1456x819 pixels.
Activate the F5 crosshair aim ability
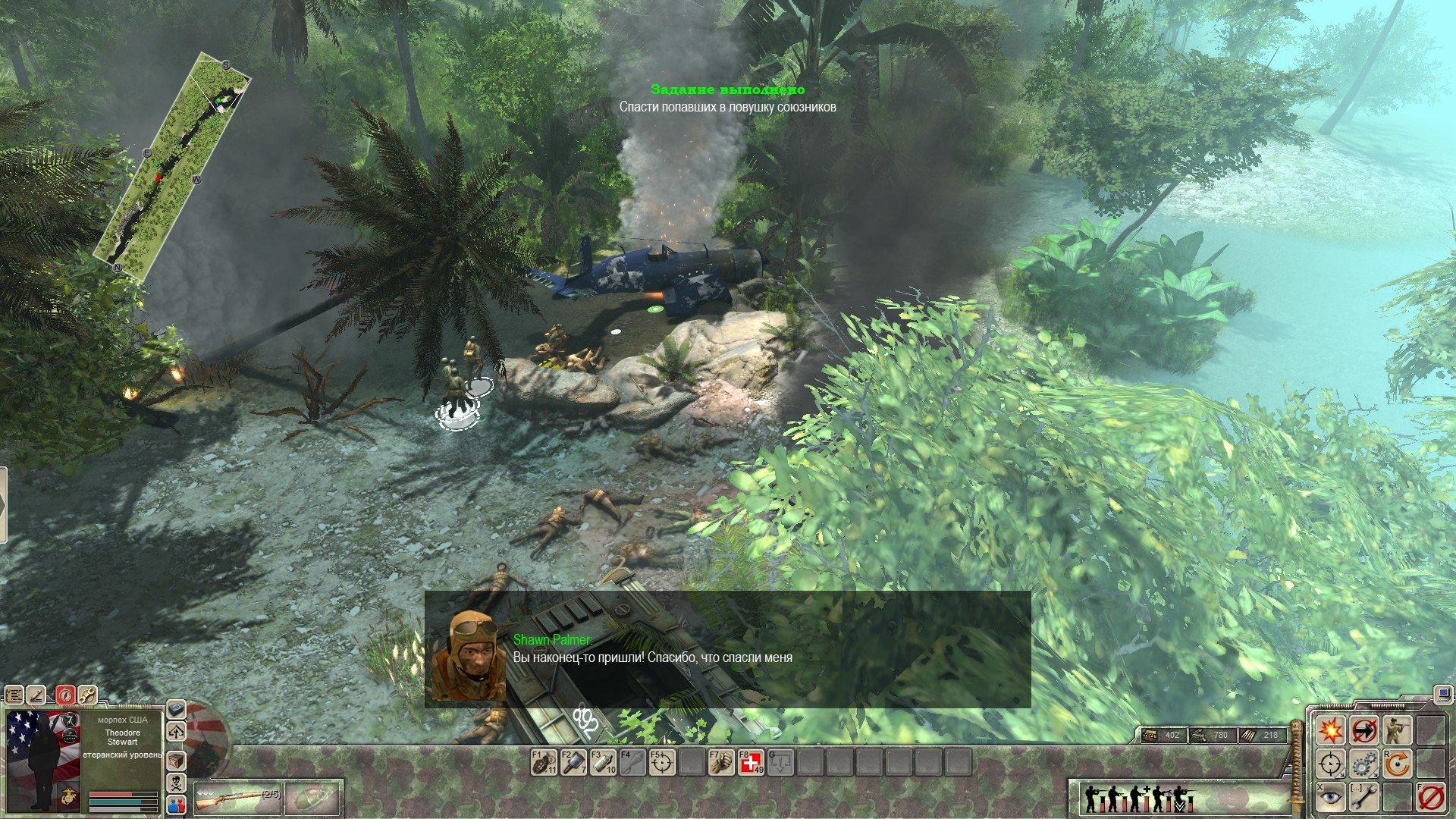662,762
